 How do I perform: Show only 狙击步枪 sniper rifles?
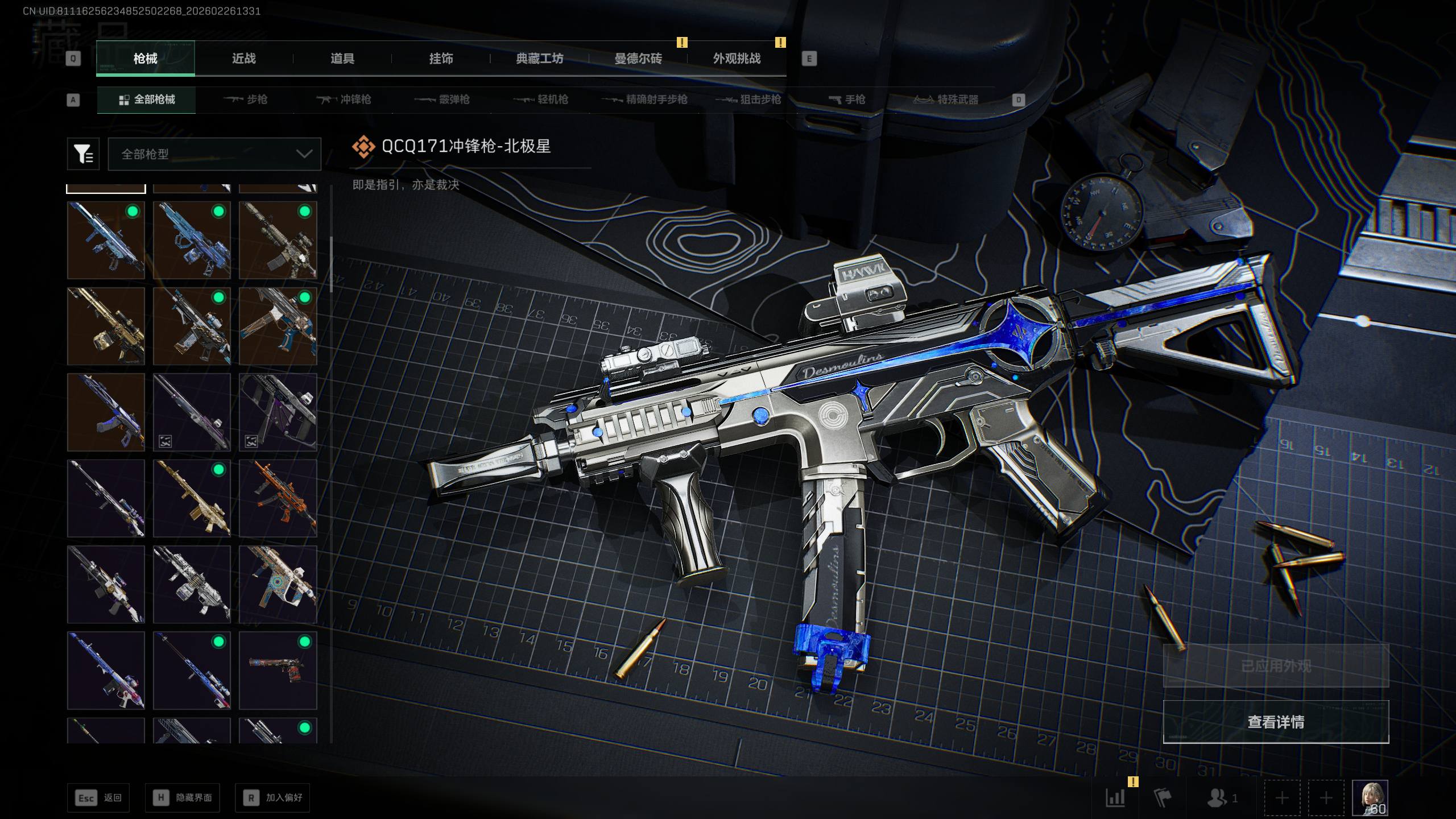[x=748, y=100]
